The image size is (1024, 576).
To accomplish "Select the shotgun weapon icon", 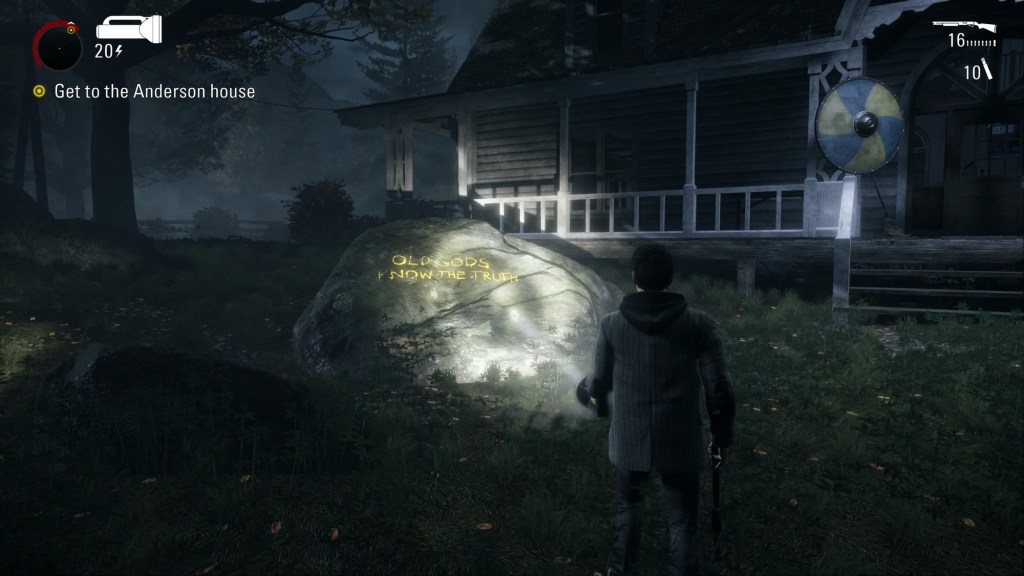I will tap(963, 25).
